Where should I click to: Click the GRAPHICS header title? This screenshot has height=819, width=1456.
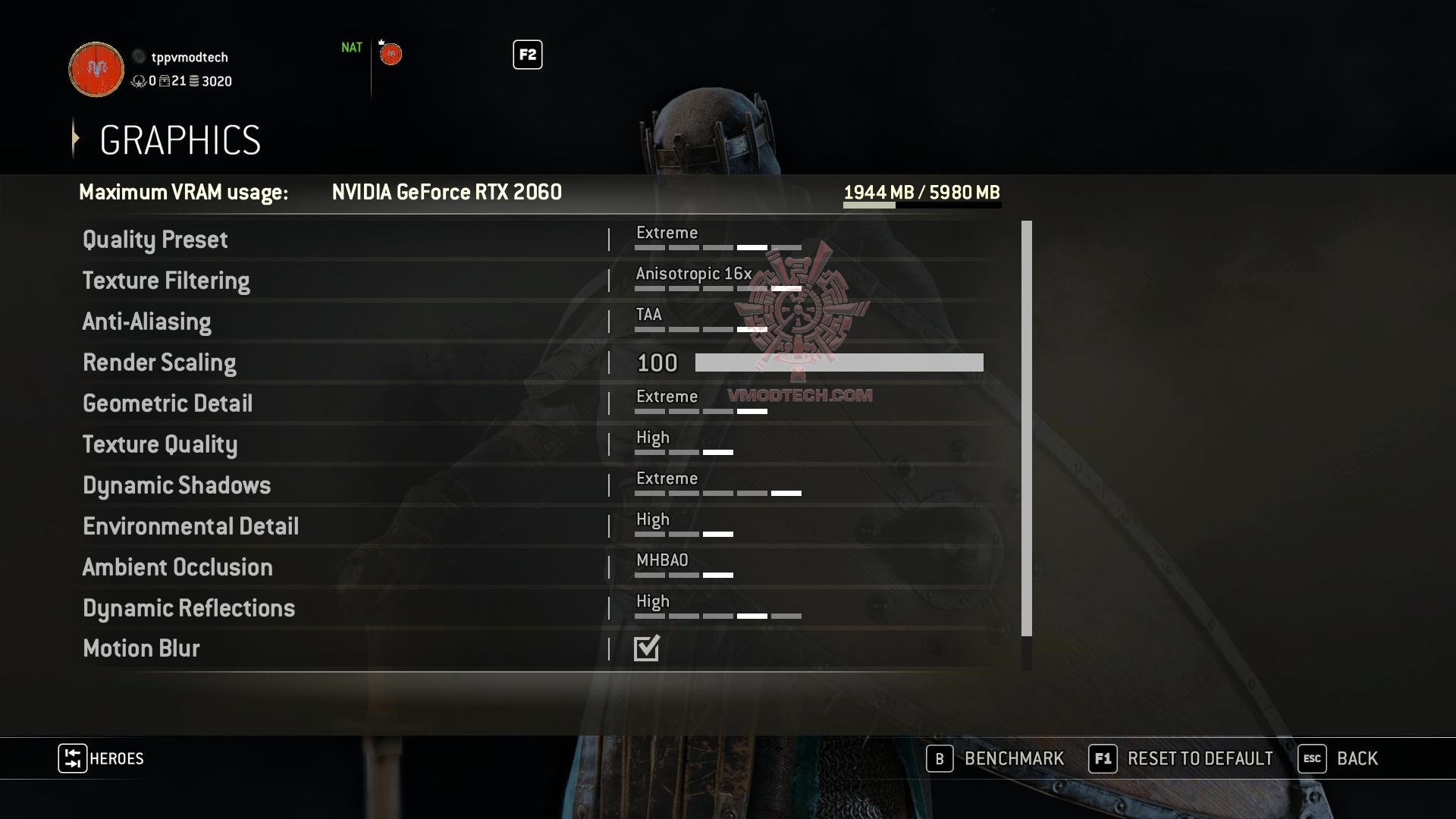point(180,140)
